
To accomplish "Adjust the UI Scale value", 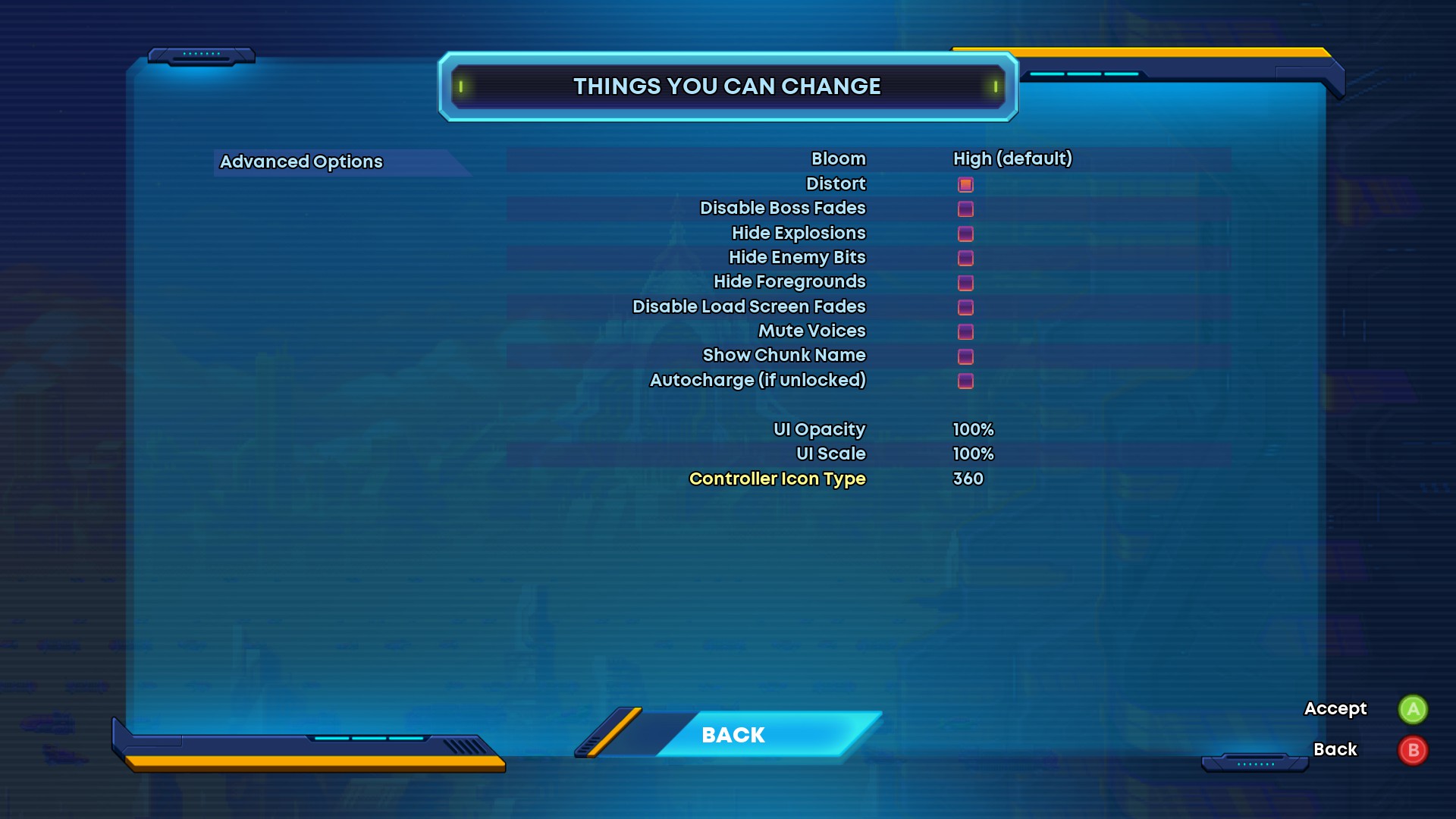I will (973, 453).
